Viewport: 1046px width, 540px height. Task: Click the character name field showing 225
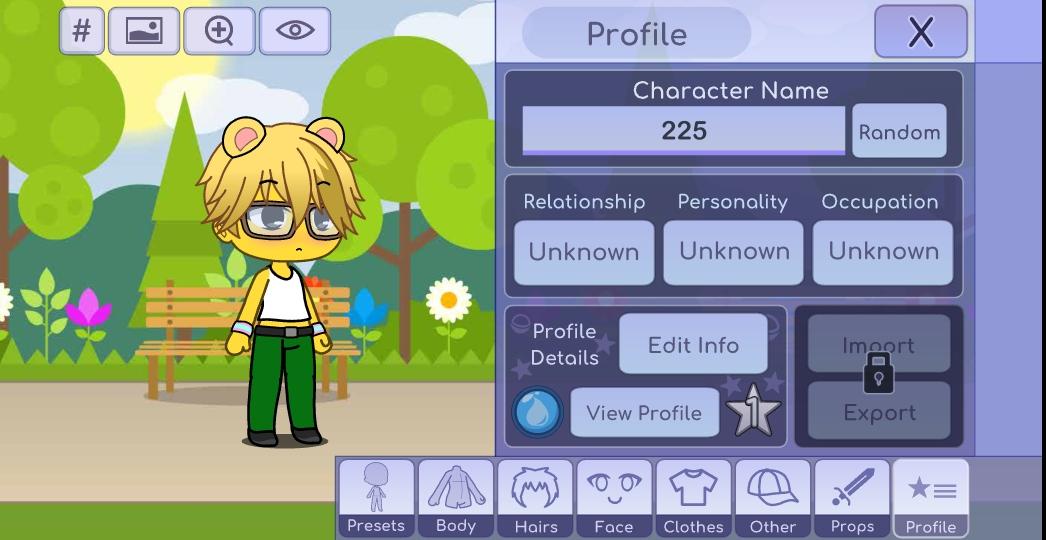[x=684, y=131]
